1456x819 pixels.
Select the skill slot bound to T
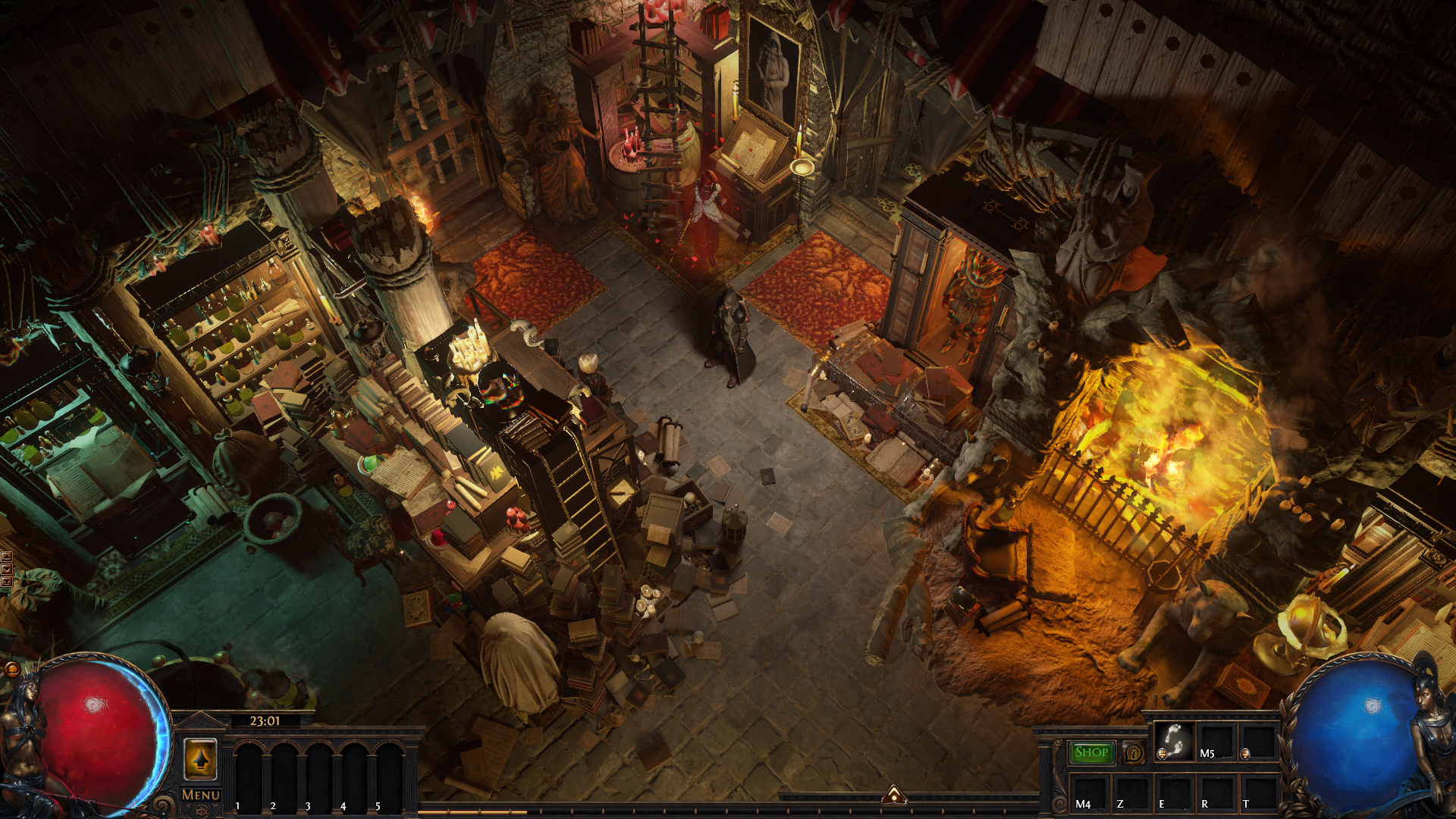[x=1258, y=792]
